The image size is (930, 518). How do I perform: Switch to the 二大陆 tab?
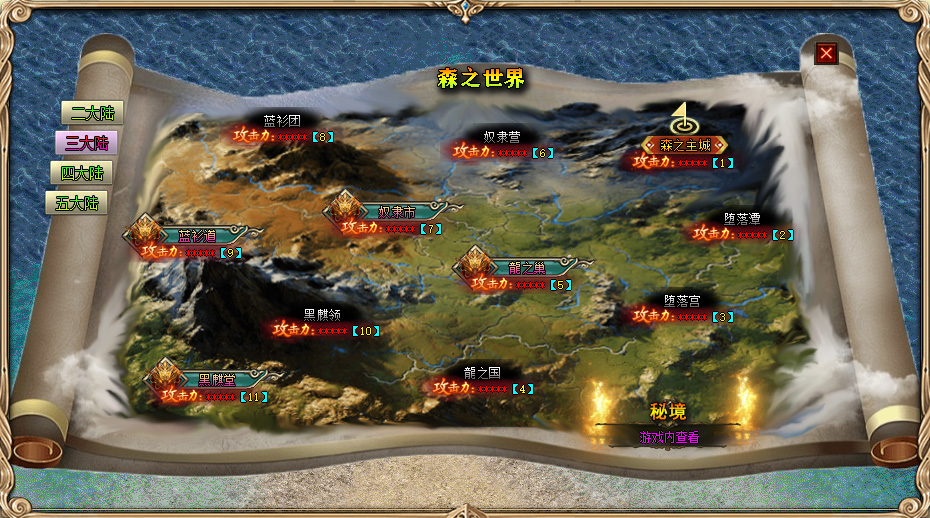click(x=87, y=113)
